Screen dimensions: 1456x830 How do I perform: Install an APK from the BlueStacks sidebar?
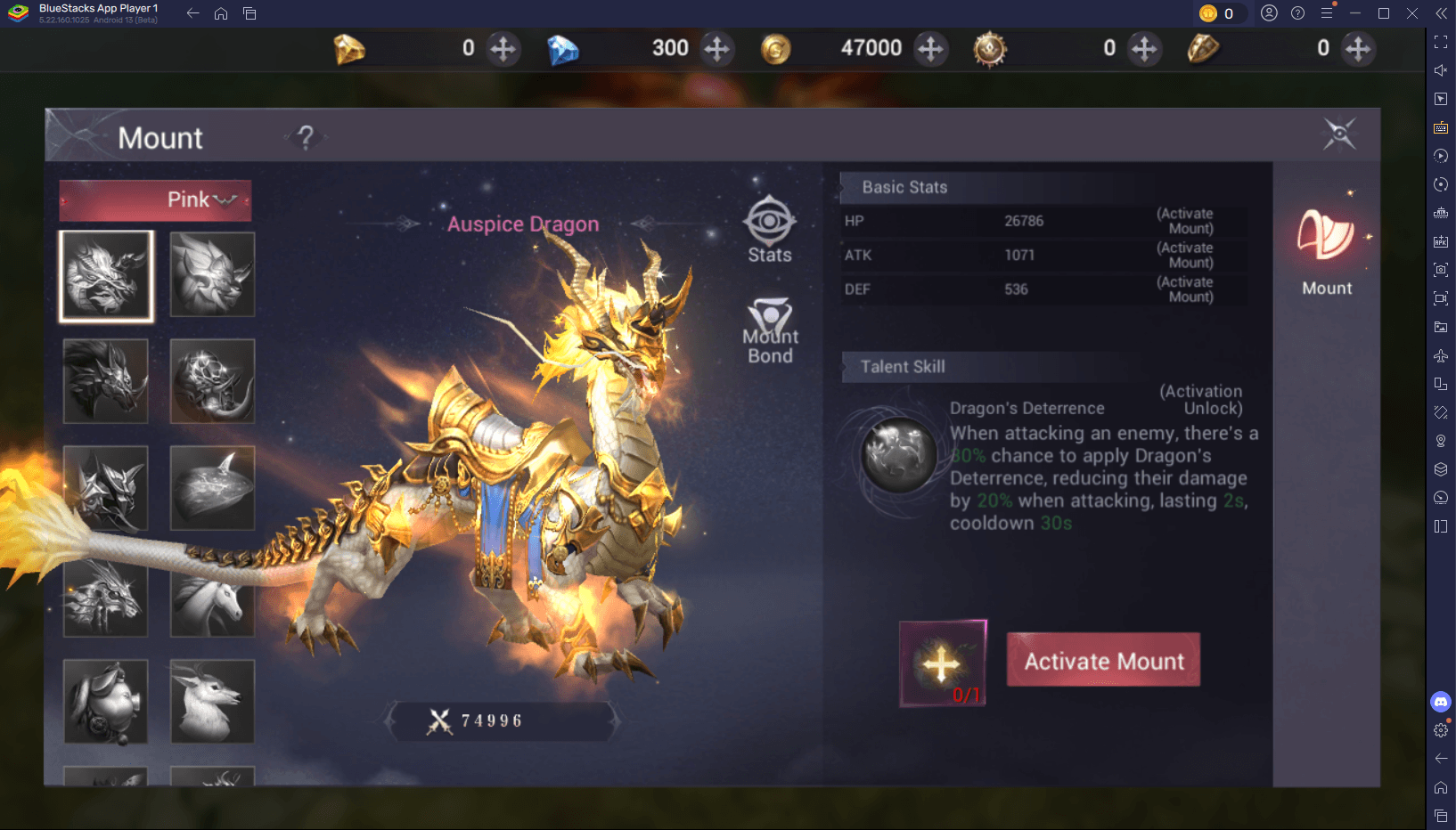(1440, 241)
